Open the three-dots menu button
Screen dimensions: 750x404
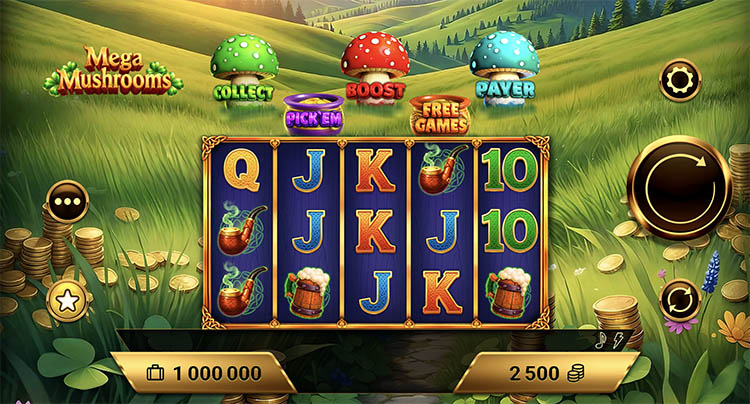[x=68, y=201]
